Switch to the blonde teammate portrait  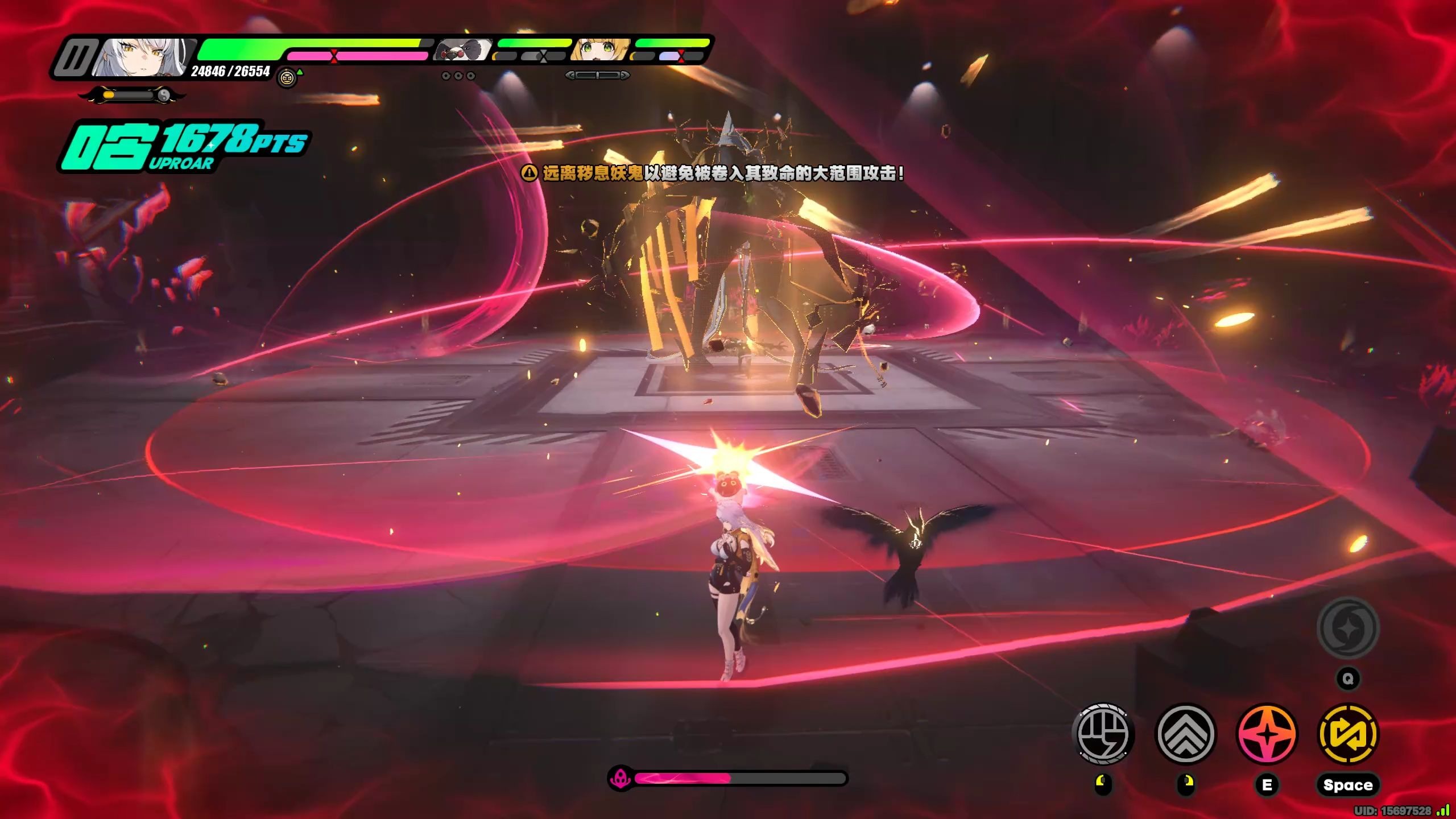(601, 50)
